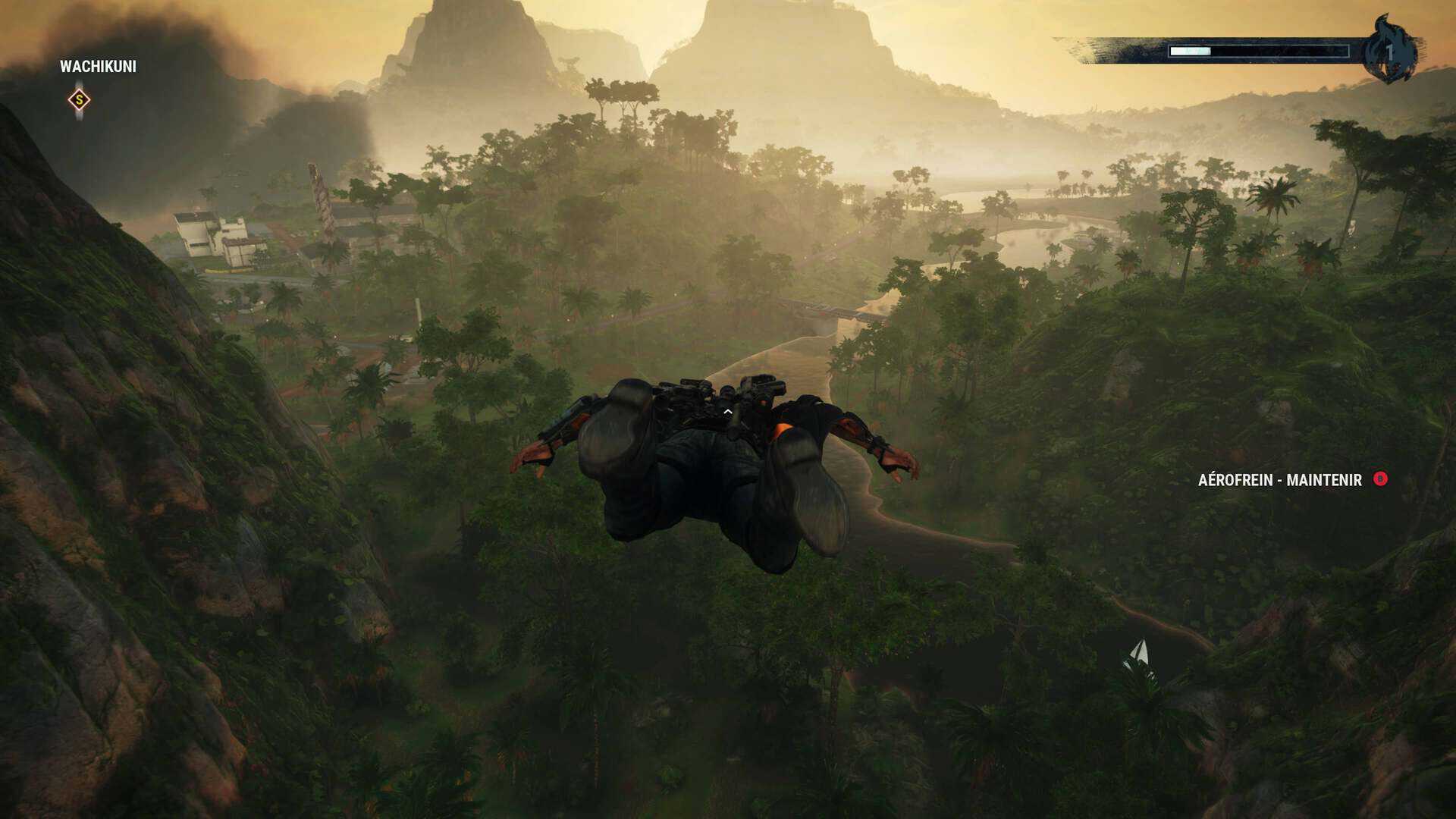The width and height of the screenshot is (1456, 819).
Task: Click the Wachikuni diamond location marker
Action: pyautogui.click(x=79, y=100)
